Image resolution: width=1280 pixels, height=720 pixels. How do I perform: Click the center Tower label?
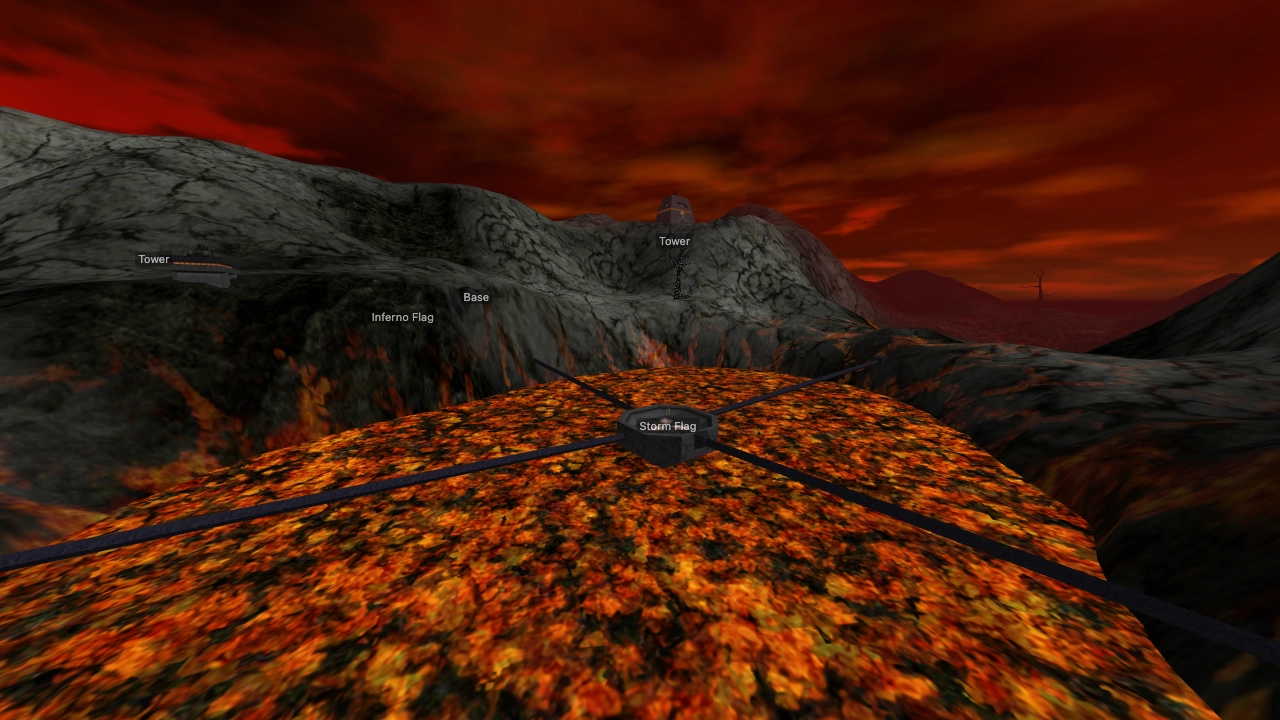click(674, 241)
